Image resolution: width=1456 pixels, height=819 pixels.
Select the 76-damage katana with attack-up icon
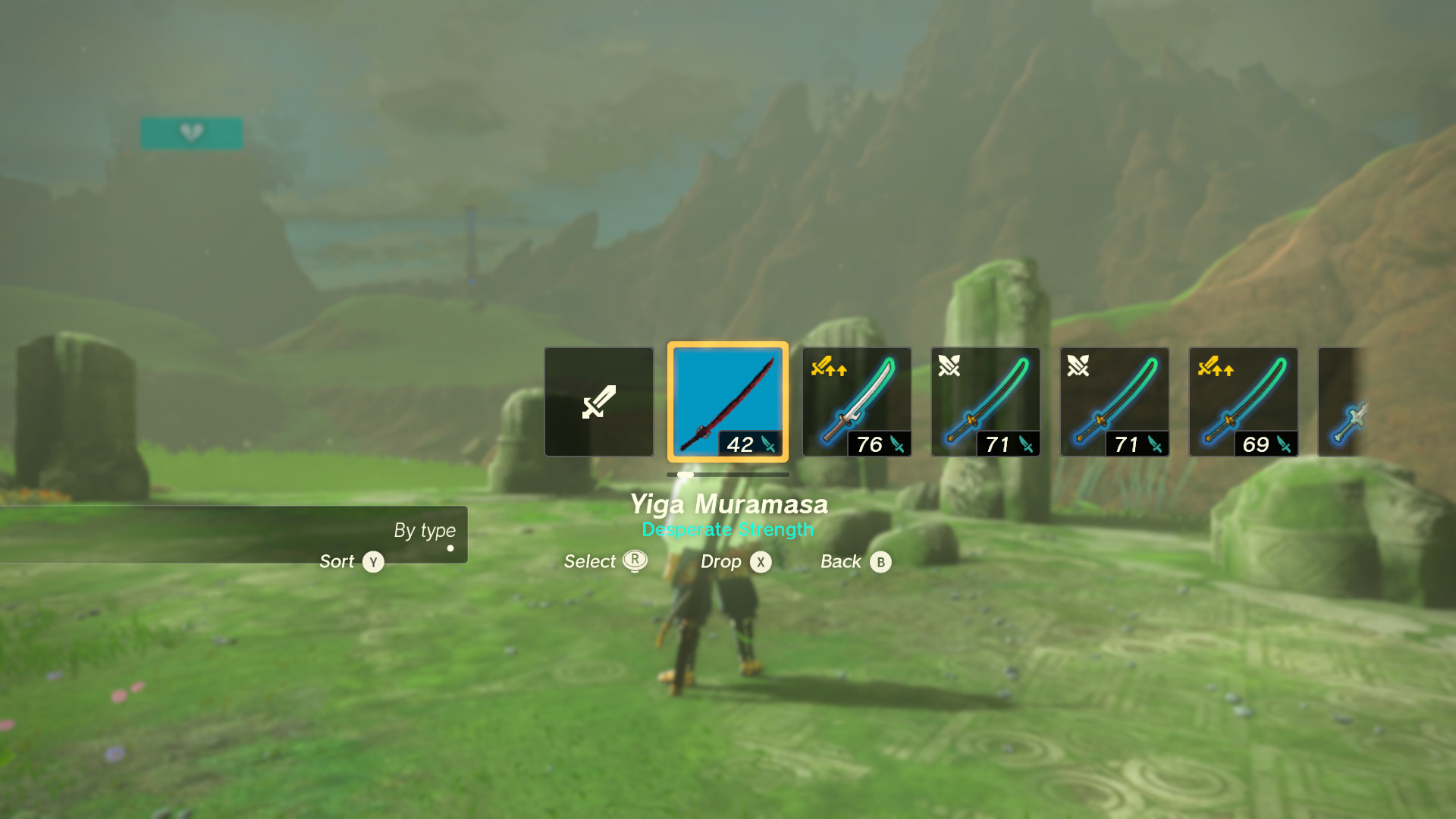coord(856,401)
